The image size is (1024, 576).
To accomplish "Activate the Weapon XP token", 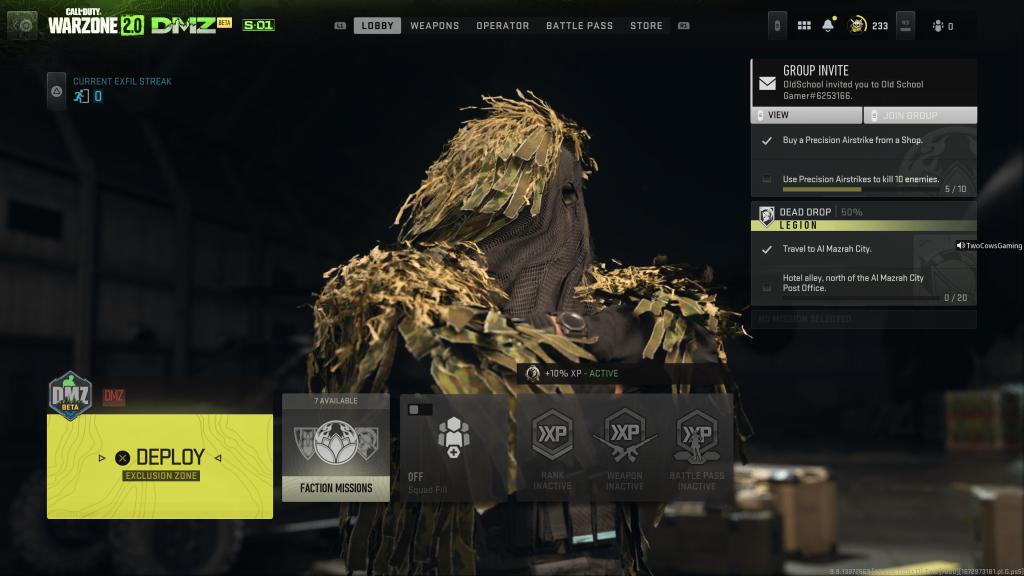I will (x=624, y=447).
